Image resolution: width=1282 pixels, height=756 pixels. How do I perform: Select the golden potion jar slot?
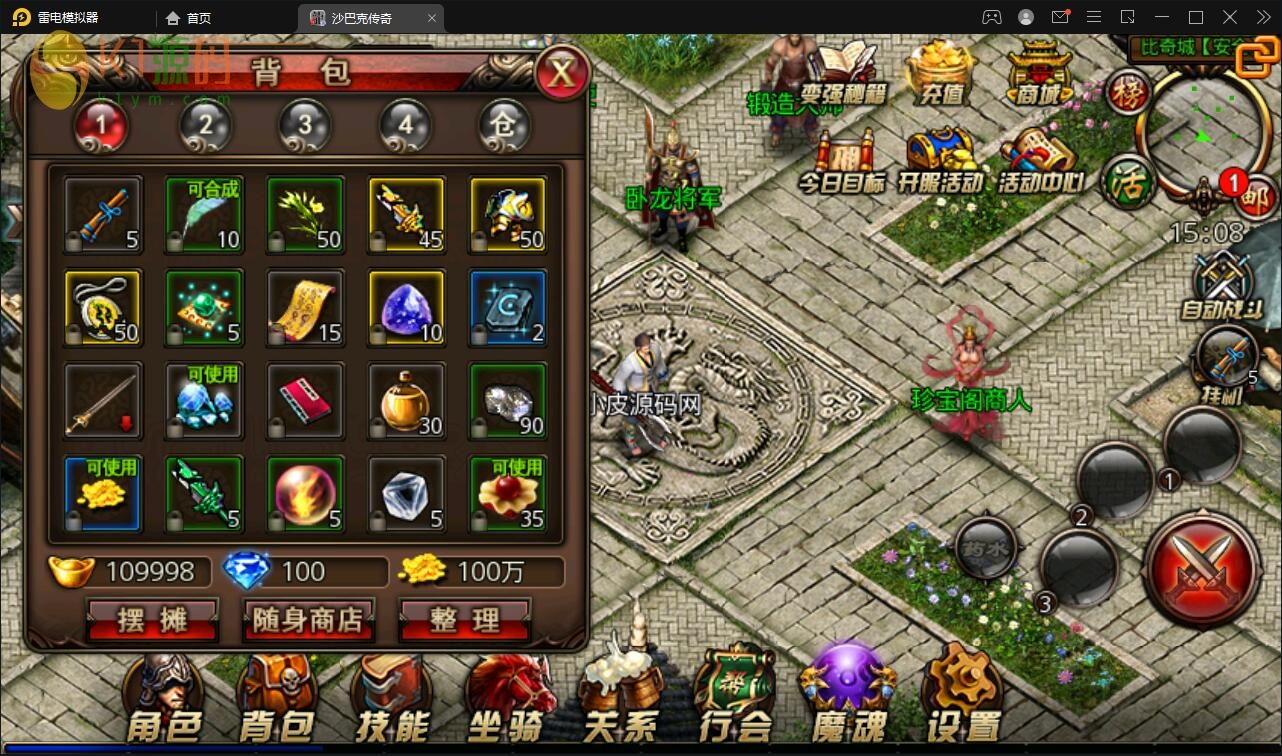point(407,401)
